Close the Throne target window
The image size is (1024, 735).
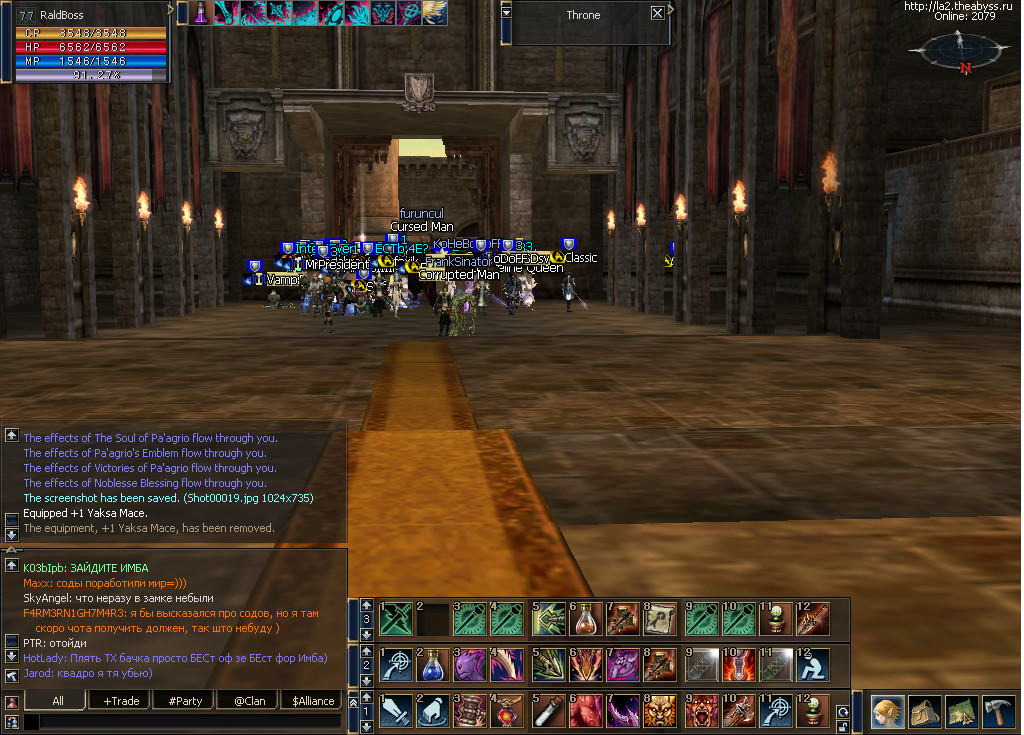(657, 14)
